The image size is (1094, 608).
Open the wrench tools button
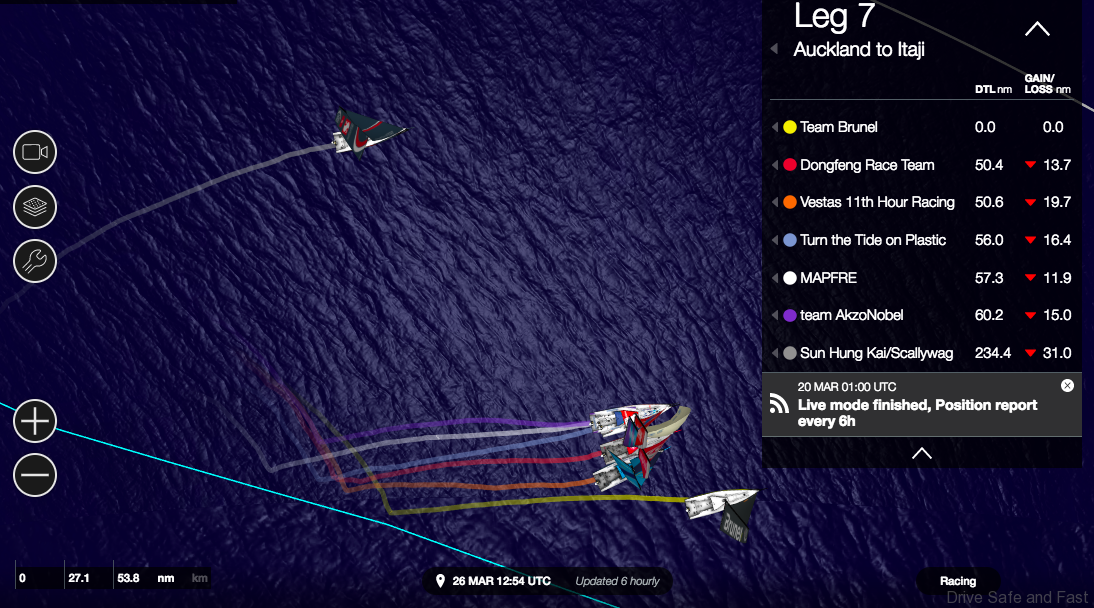click(35, 262)
